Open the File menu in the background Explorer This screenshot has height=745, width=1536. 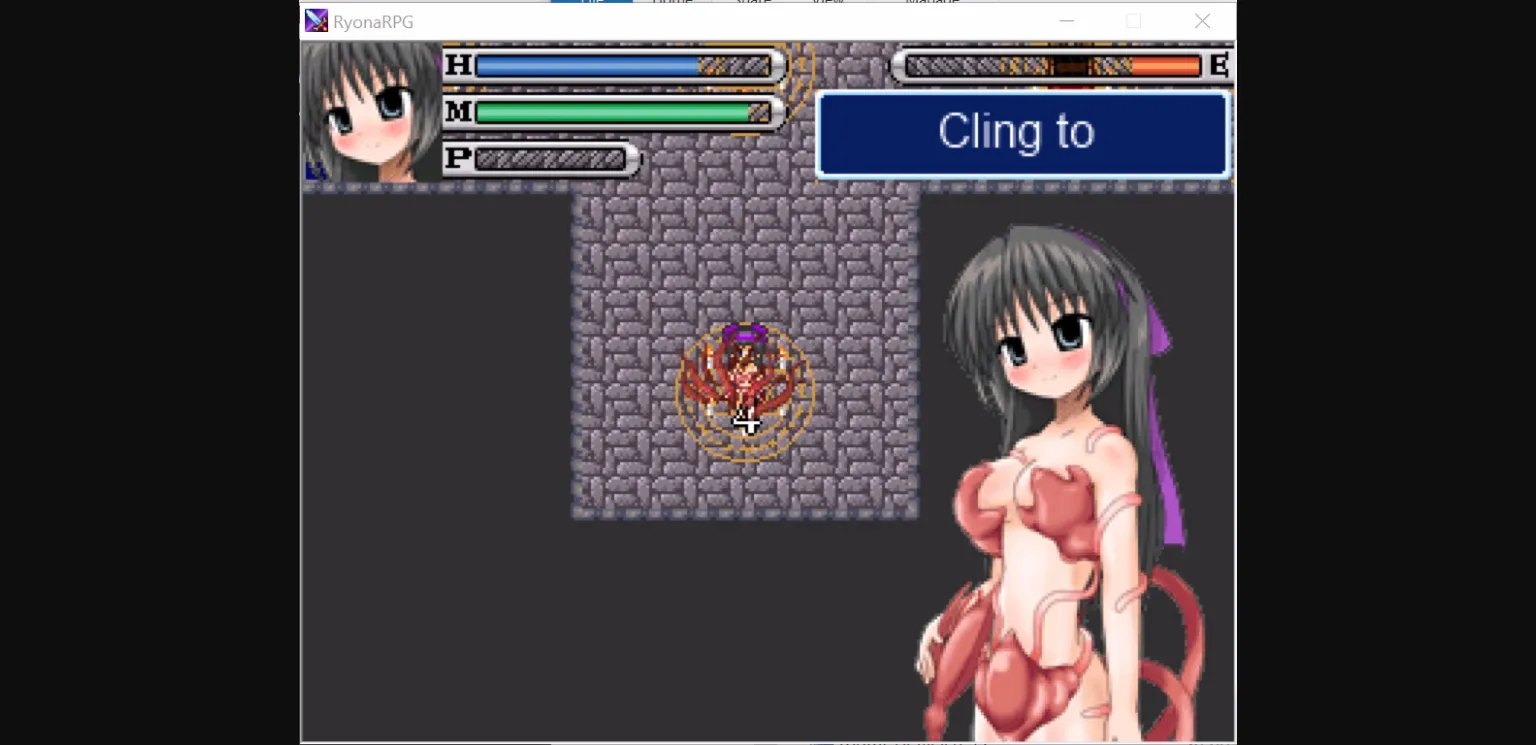592,3
